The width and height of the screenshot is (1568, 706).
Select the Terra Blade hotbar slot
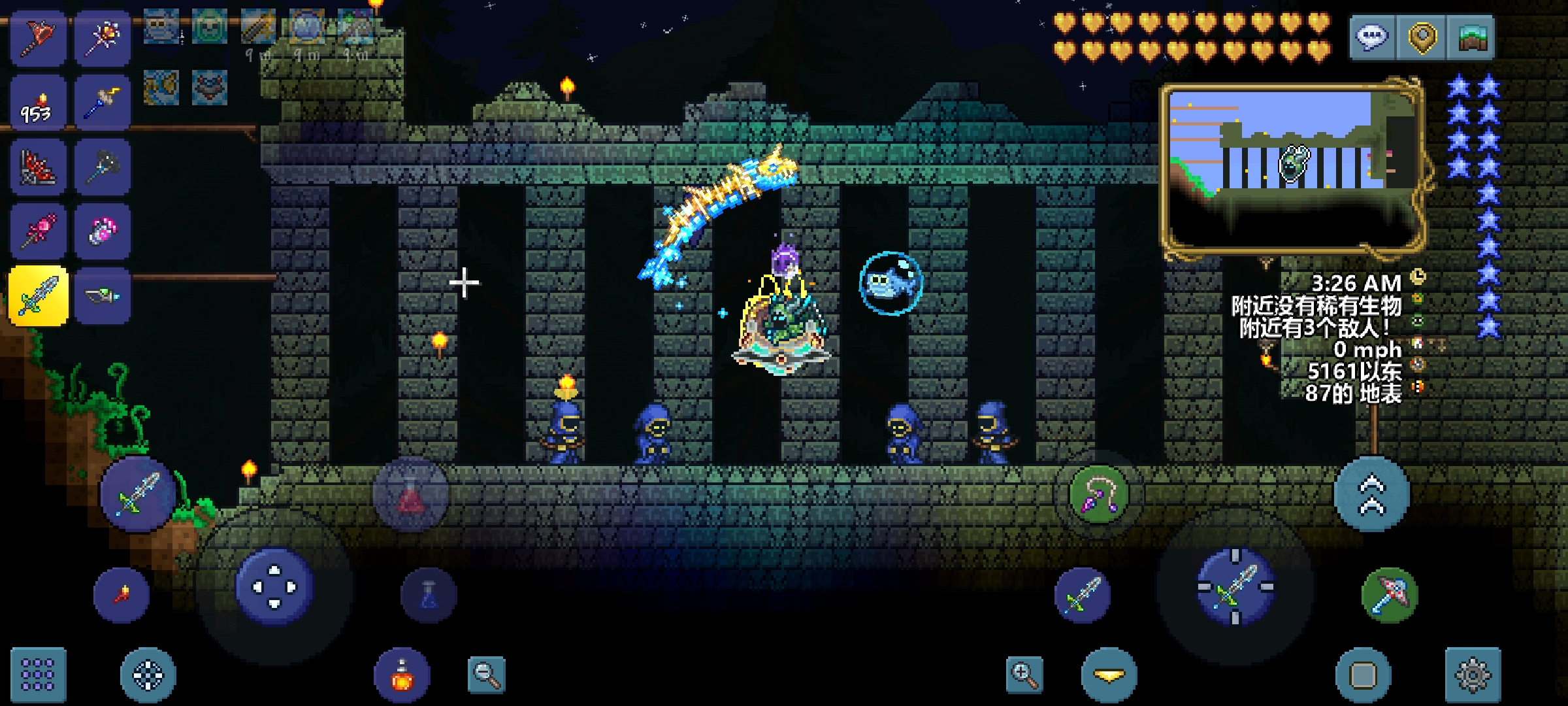[x=39, y=295]
